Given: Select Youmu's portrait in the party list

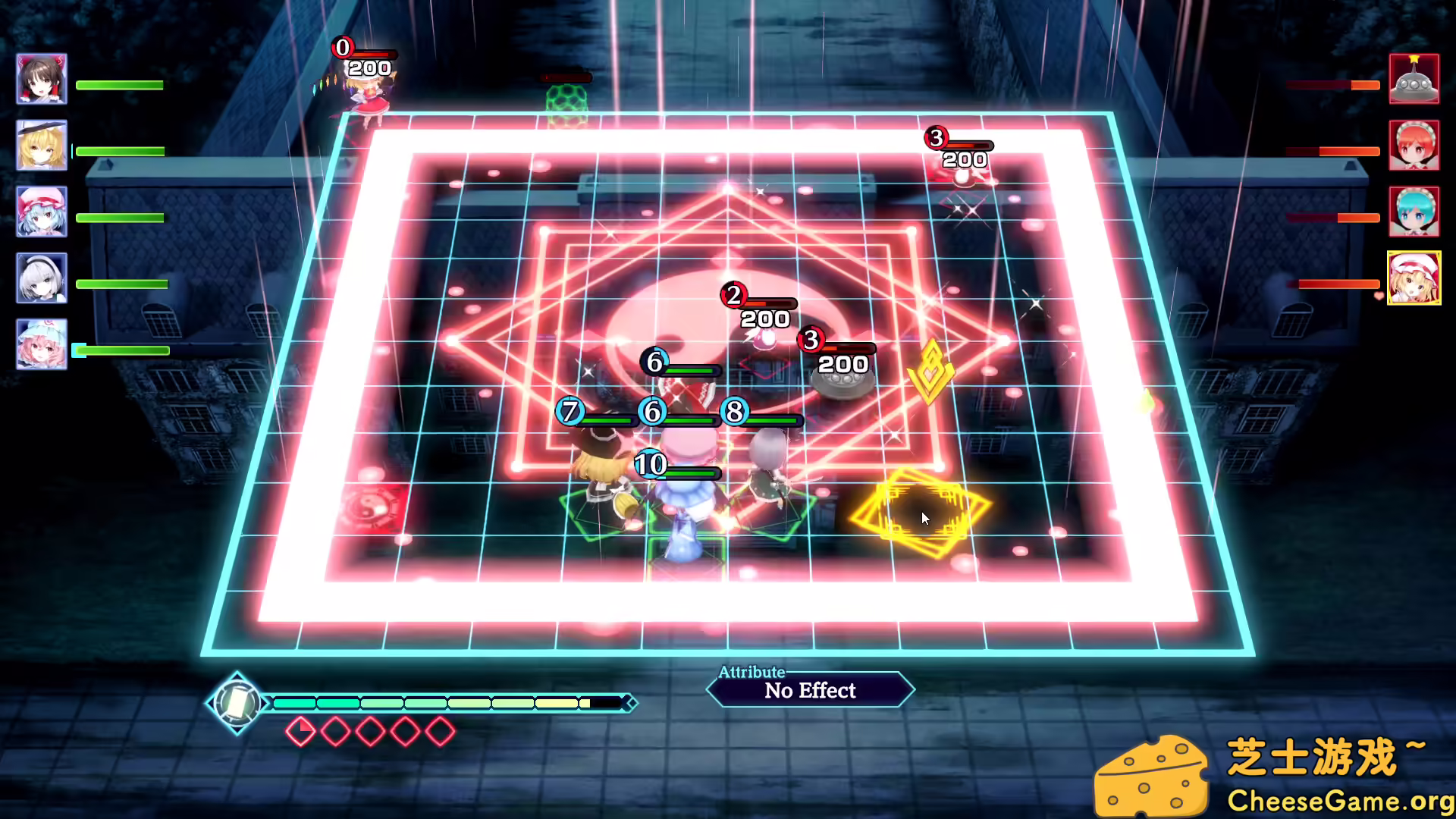Looking at the screenshot, I should tap(42, 278).
